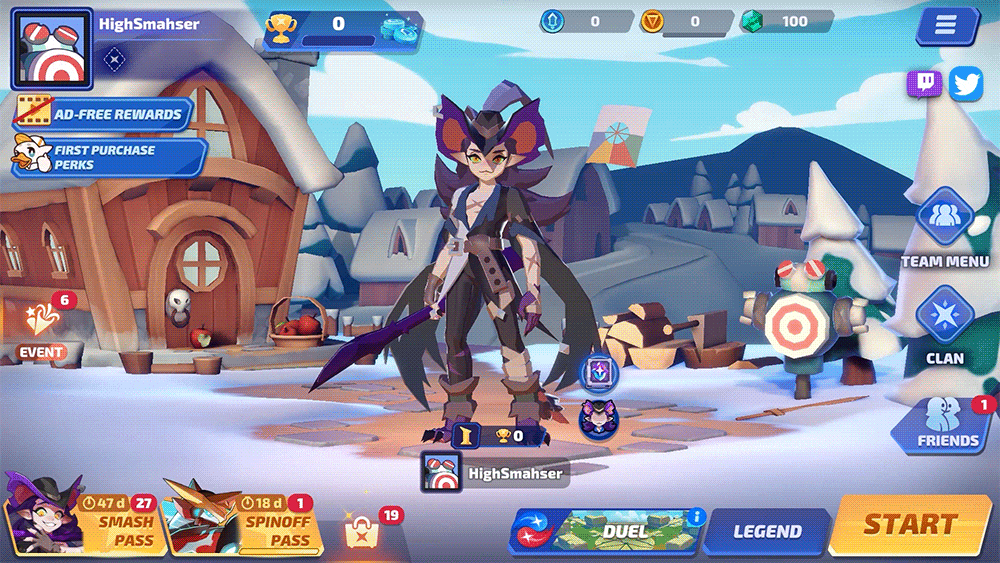
Task: Open the hamburger main menu
Action: click(x=945, y=26)
